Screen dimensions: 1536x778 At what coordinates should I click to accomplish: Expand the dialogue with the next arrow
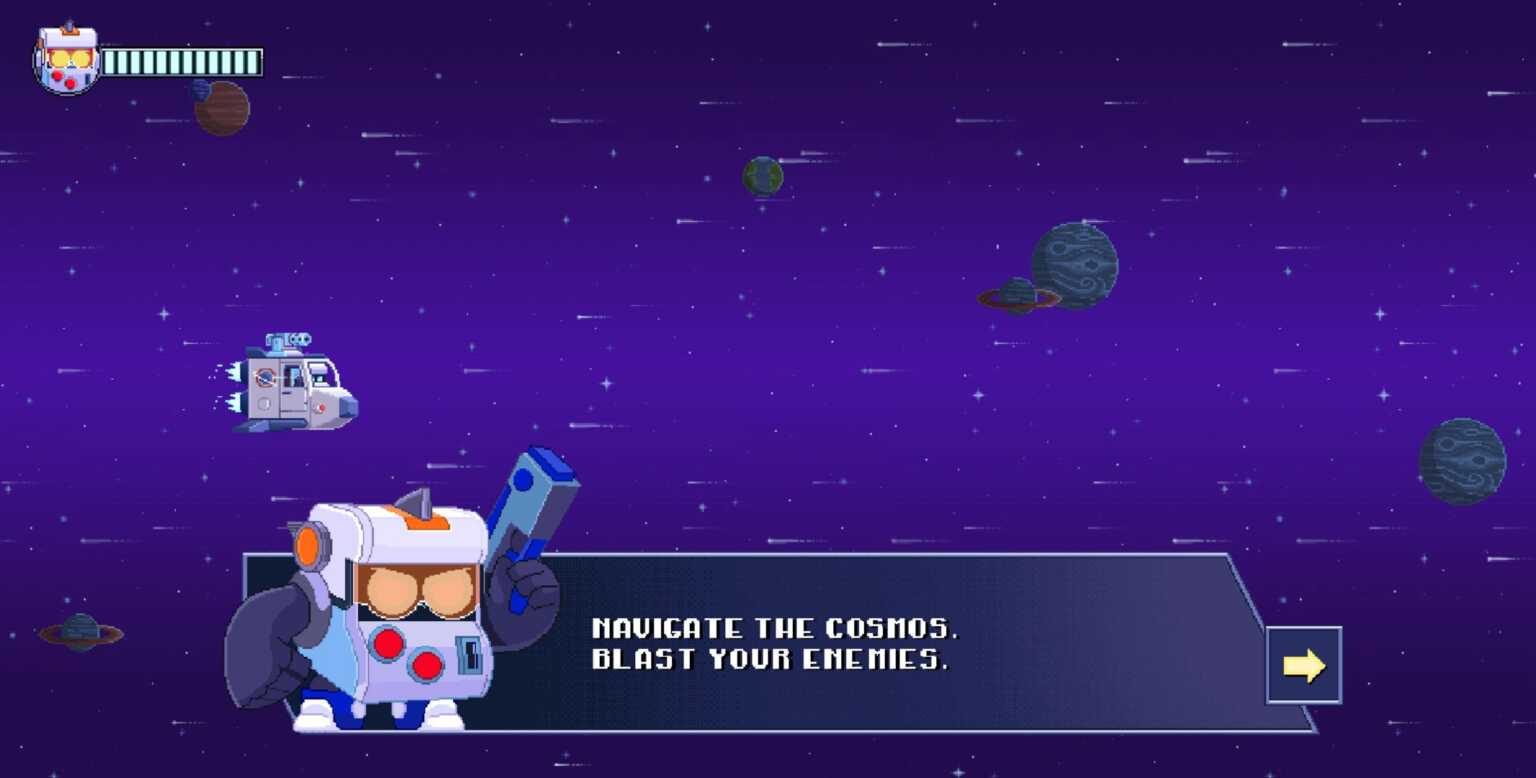point(1305,665)
